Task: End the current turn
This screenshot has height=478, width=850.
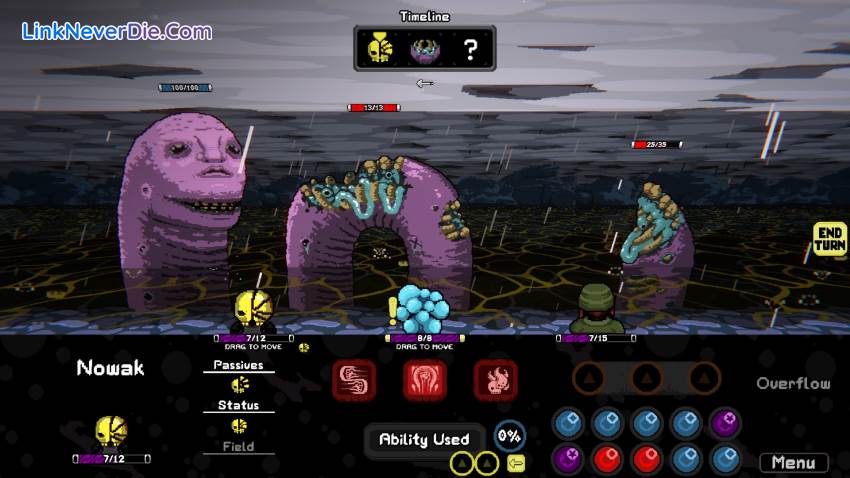Action: (x=830, y=239)
